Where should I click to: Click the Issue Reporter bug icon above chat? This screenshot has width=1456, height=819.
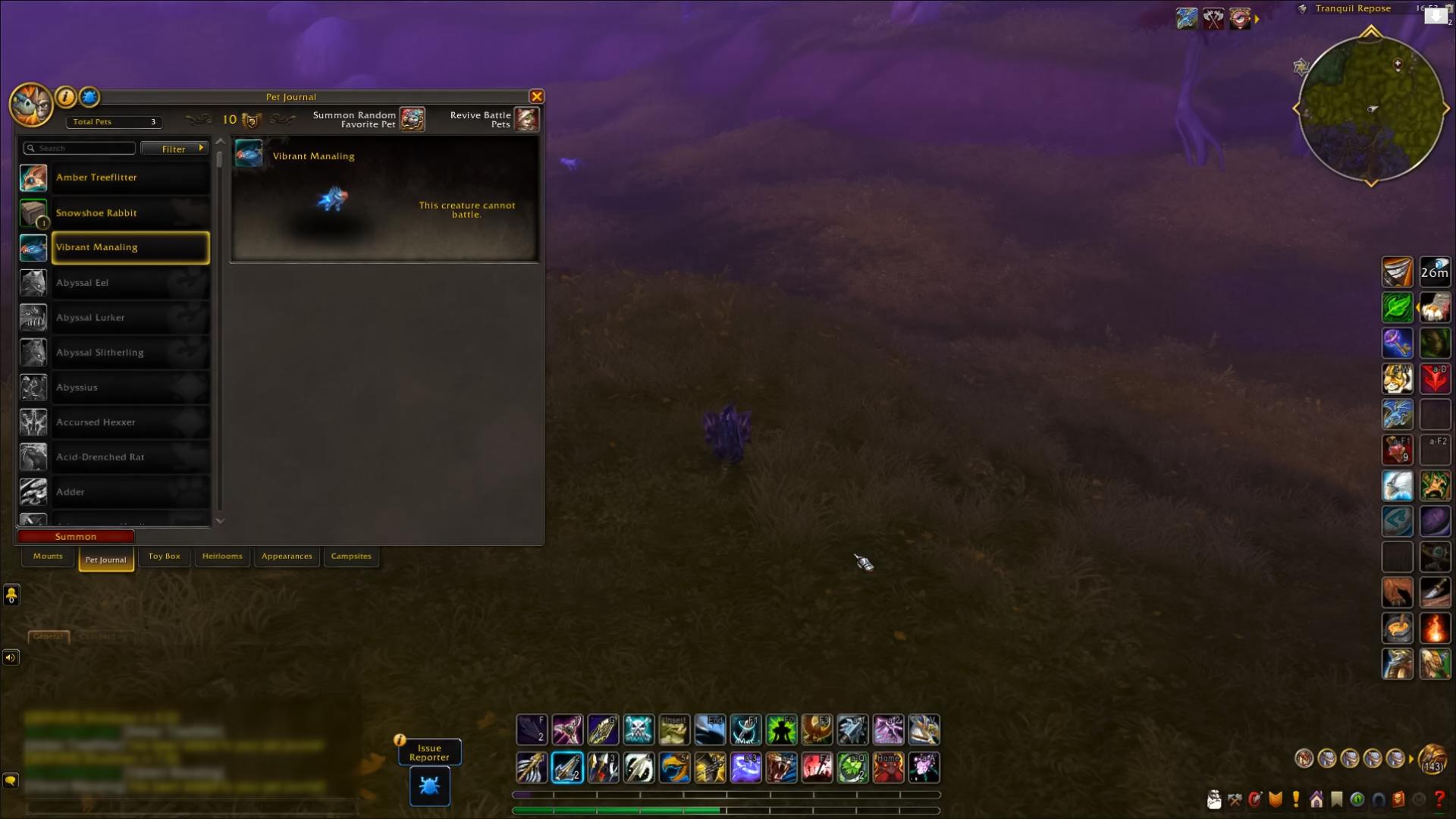[x=429, y=786]
